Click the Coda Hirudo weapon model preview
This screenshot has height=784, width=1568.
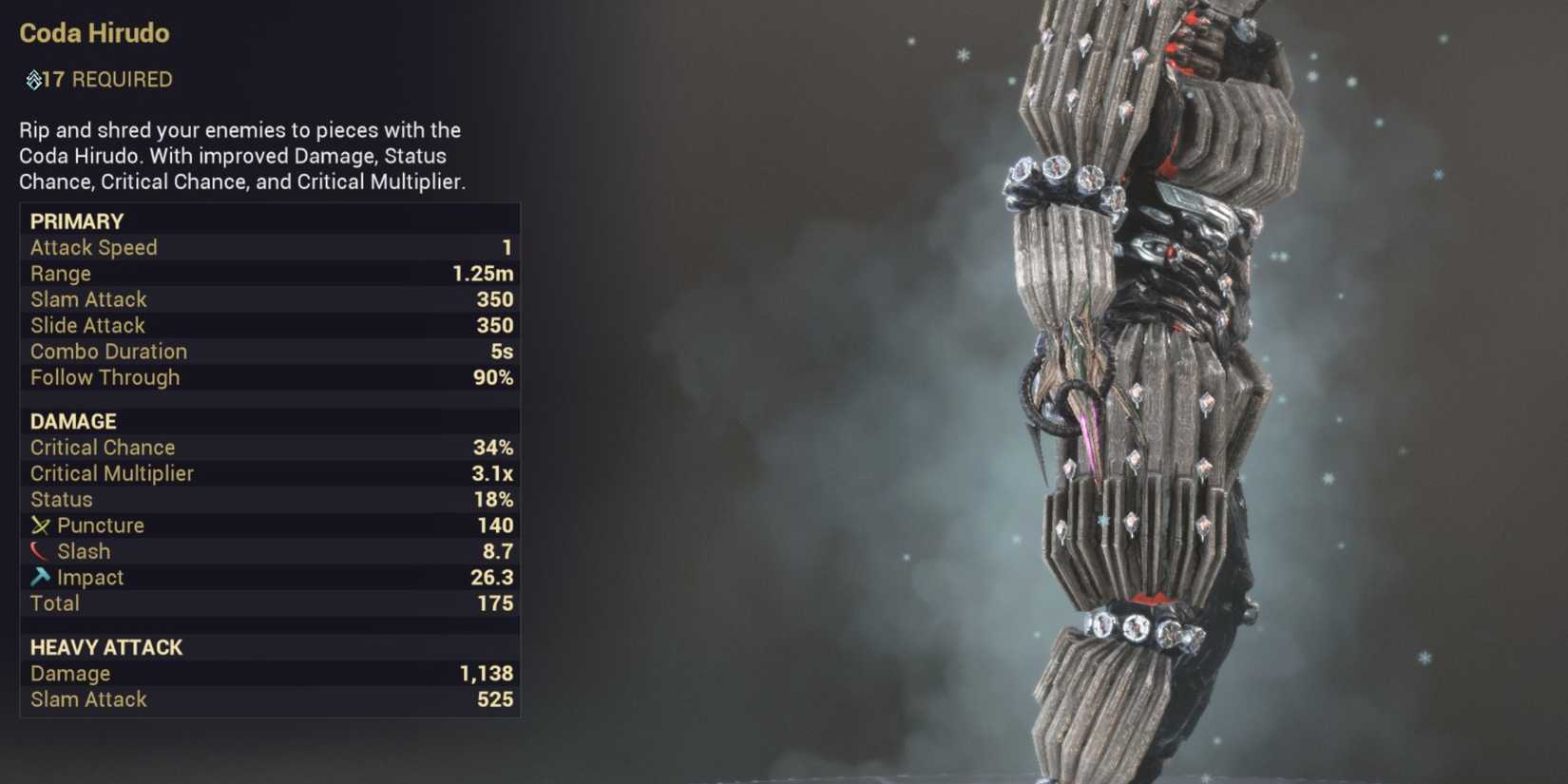click(1140, 380)
